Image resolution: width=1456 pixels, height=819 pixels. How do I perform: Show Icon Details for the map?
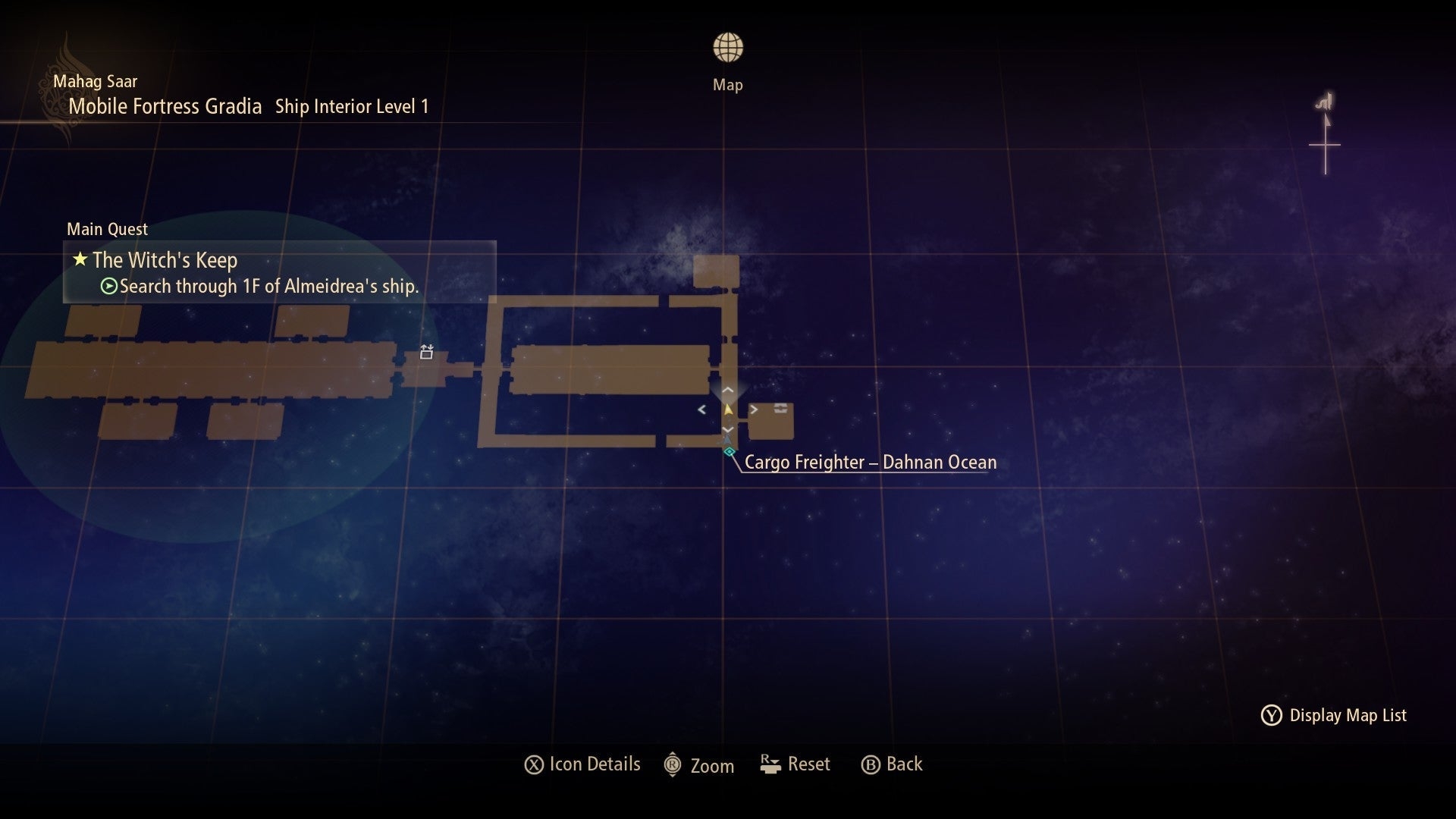(x=582, y=764)
